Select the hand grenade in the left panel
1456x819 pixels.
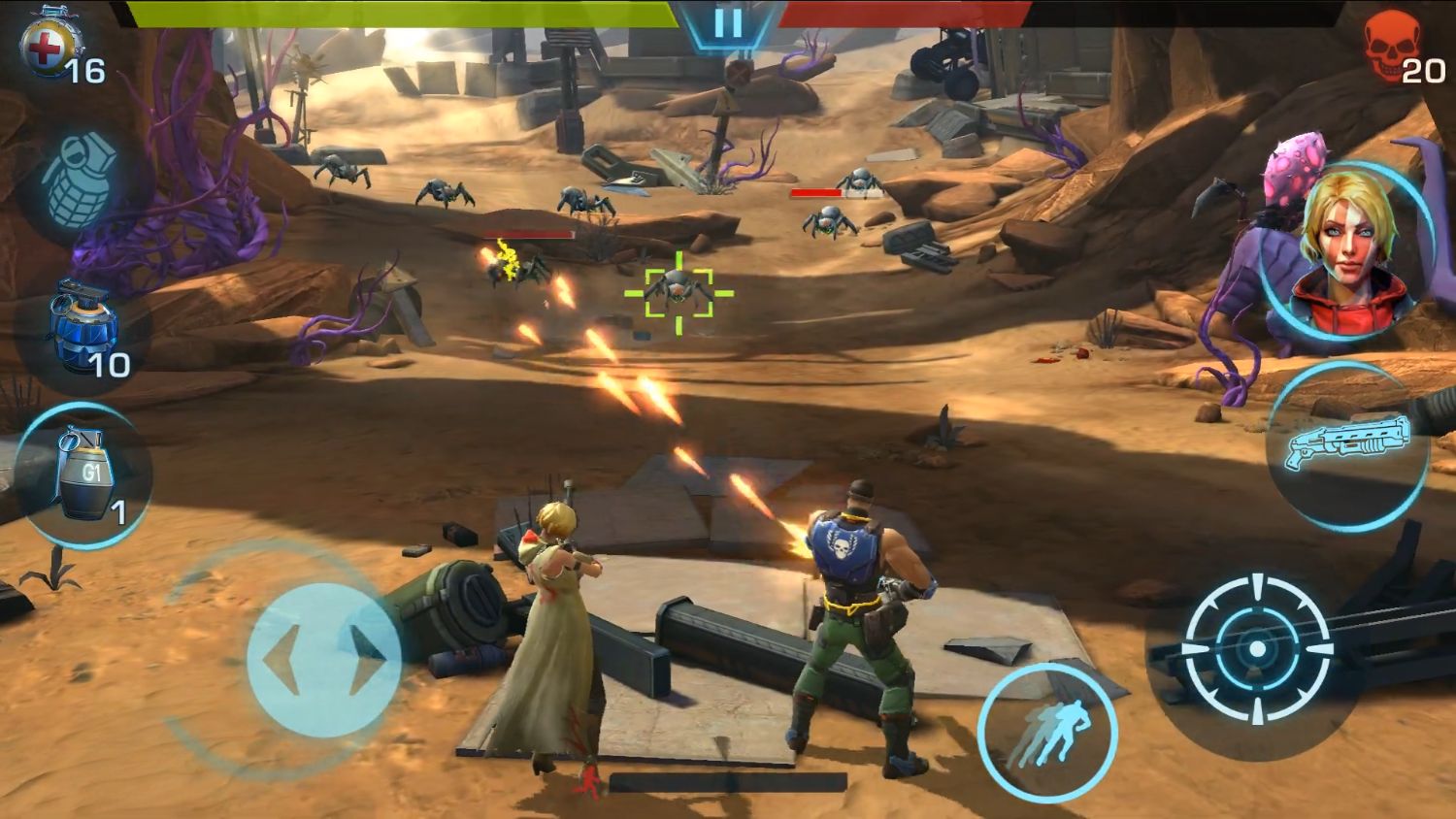point(83,180)
